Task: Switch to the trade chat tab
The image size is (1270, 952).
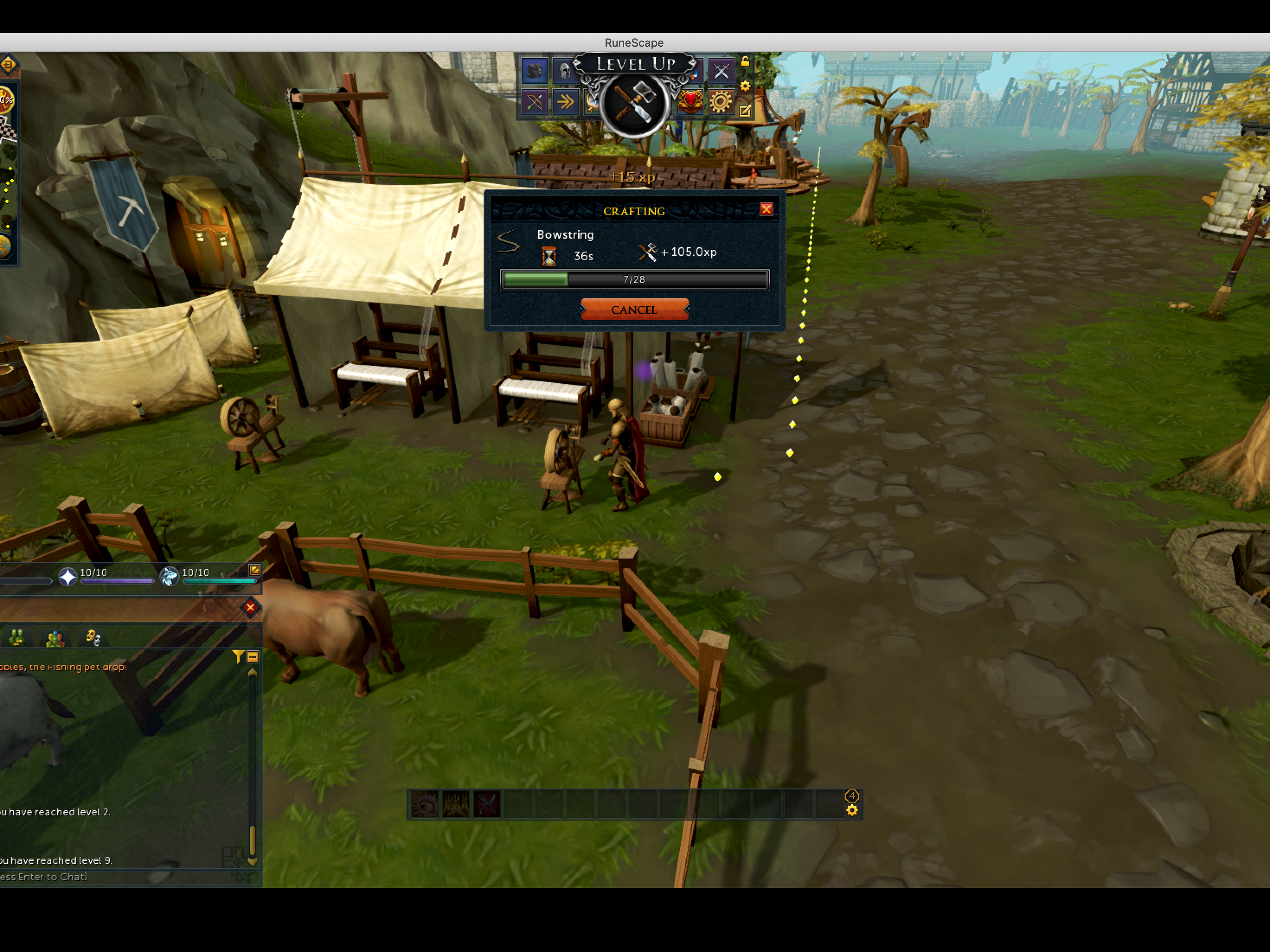Action: pos(17,638)
